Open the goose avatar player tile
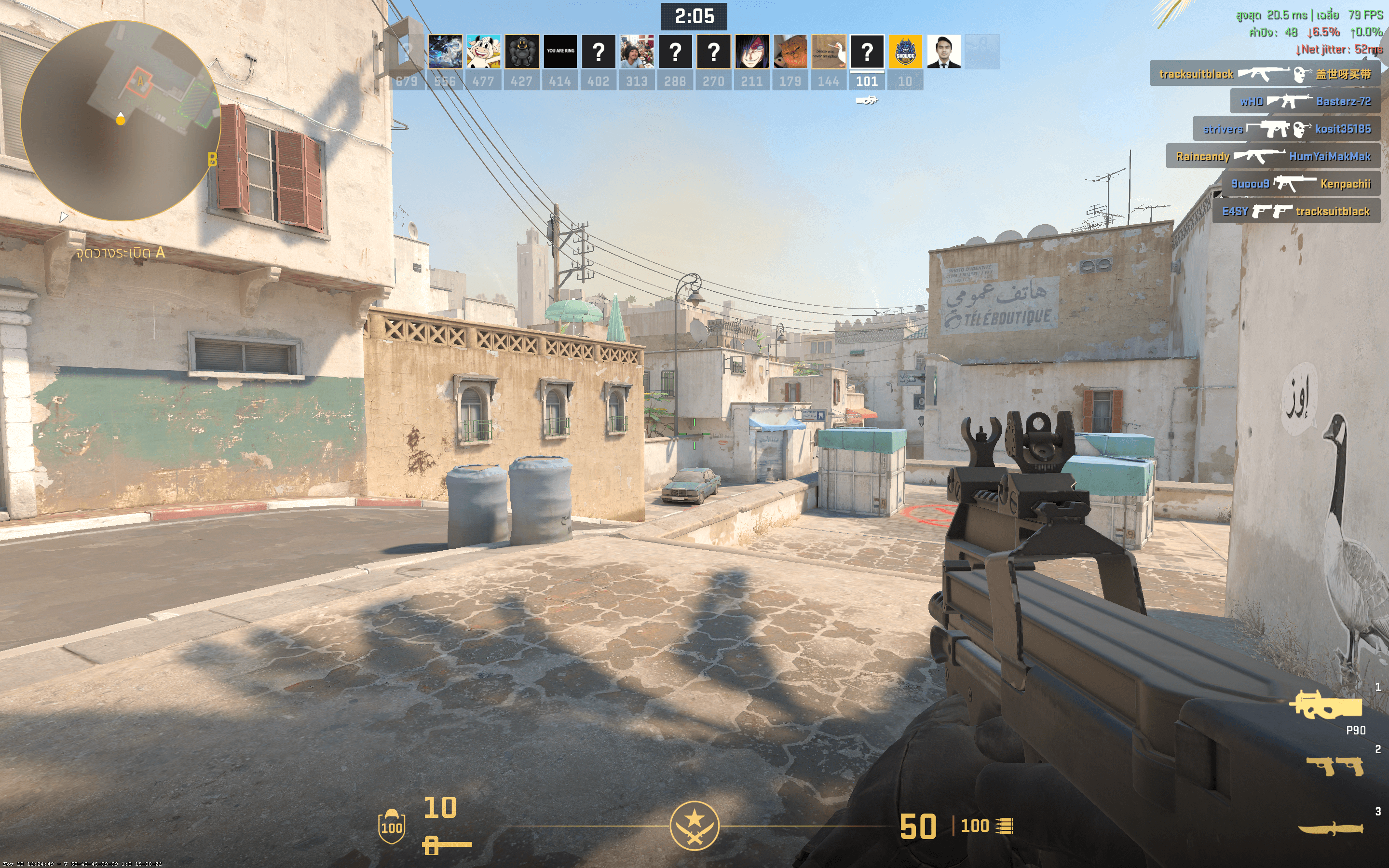 [x=829, y=52]
